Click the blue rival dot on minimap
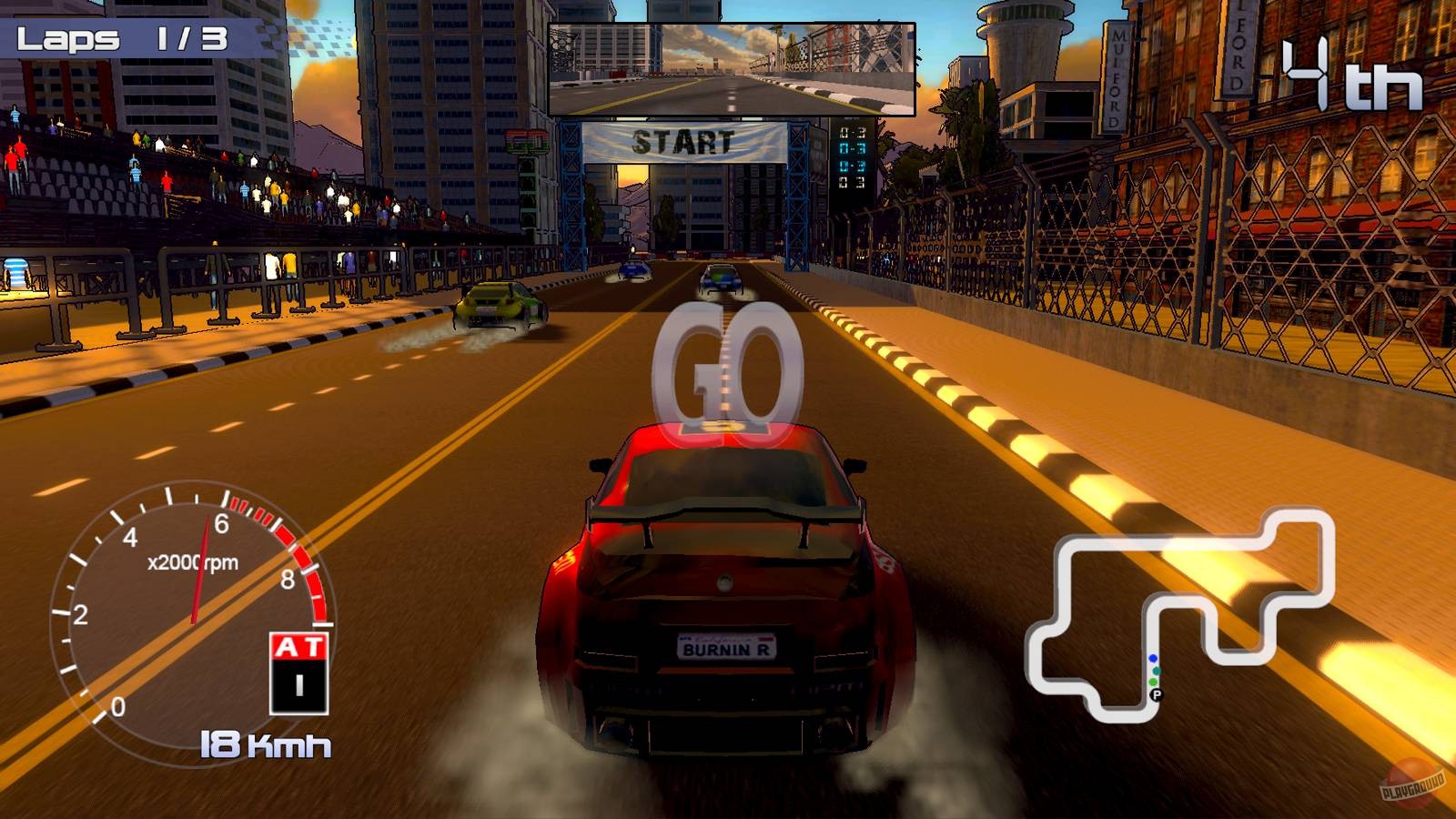The image size is (1456, 819). (x=1153, y=658)
